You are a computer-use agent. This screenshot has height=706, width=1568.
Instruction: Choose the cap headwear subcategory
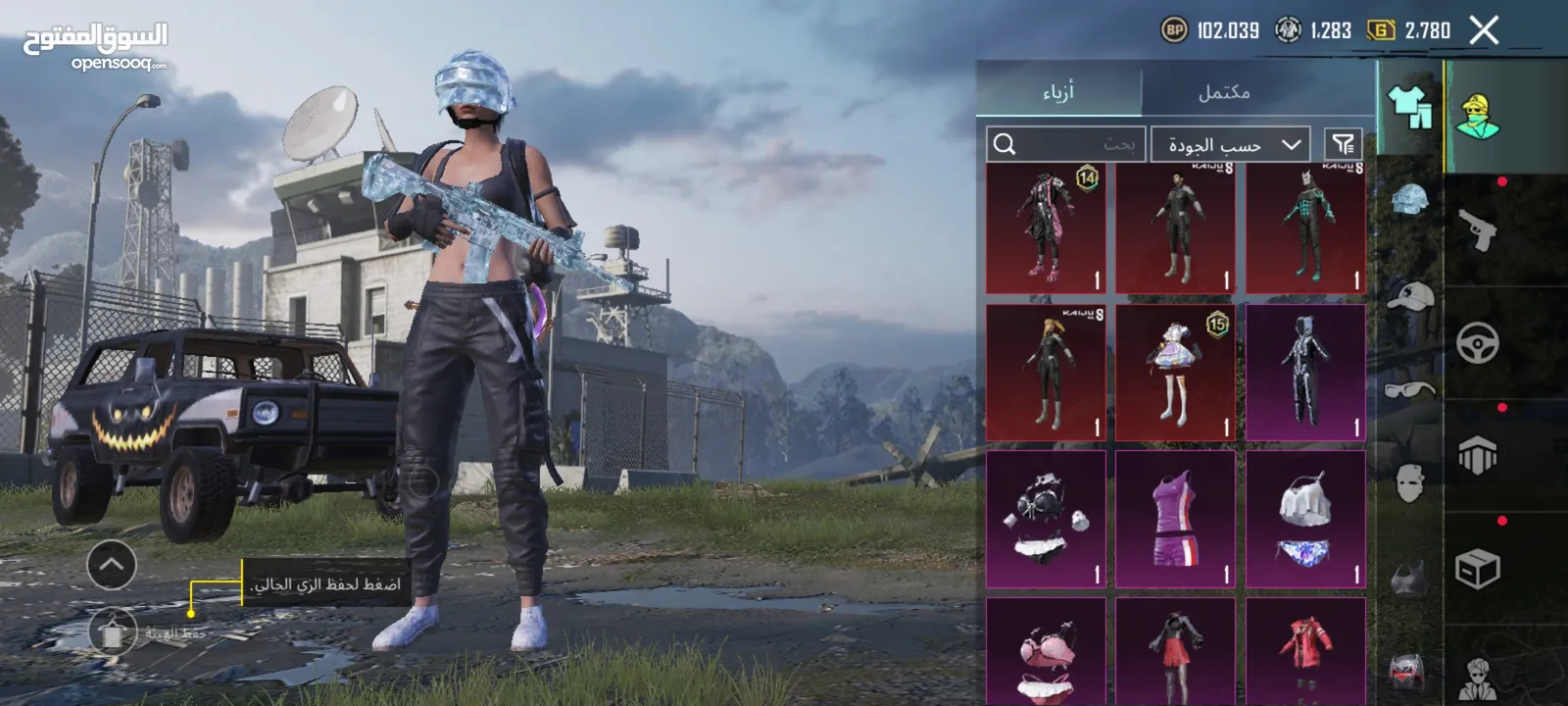(x=1410, y=295)
